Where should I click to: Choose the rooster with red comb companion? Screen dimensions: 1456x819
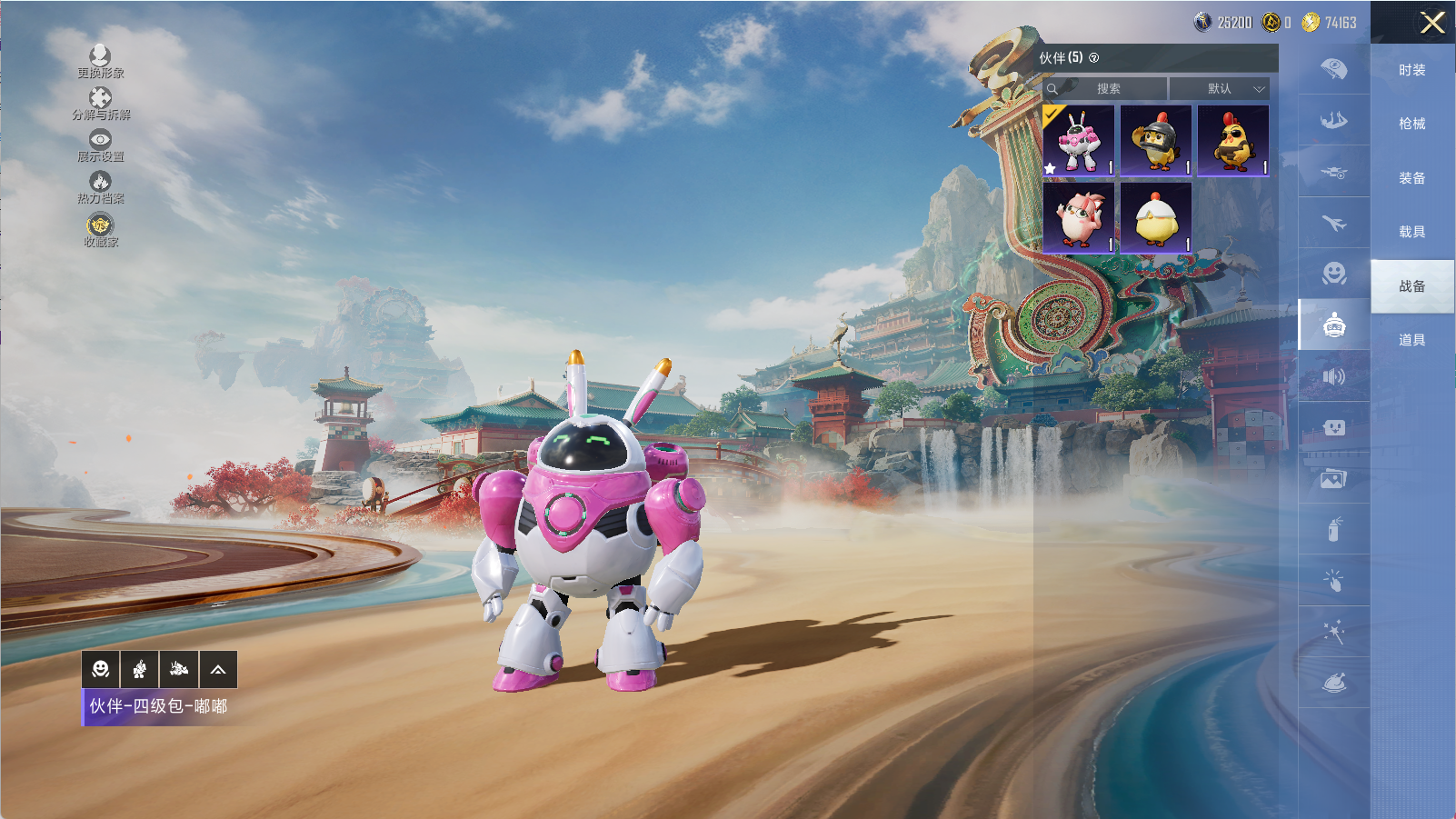tap(1233, 140)
